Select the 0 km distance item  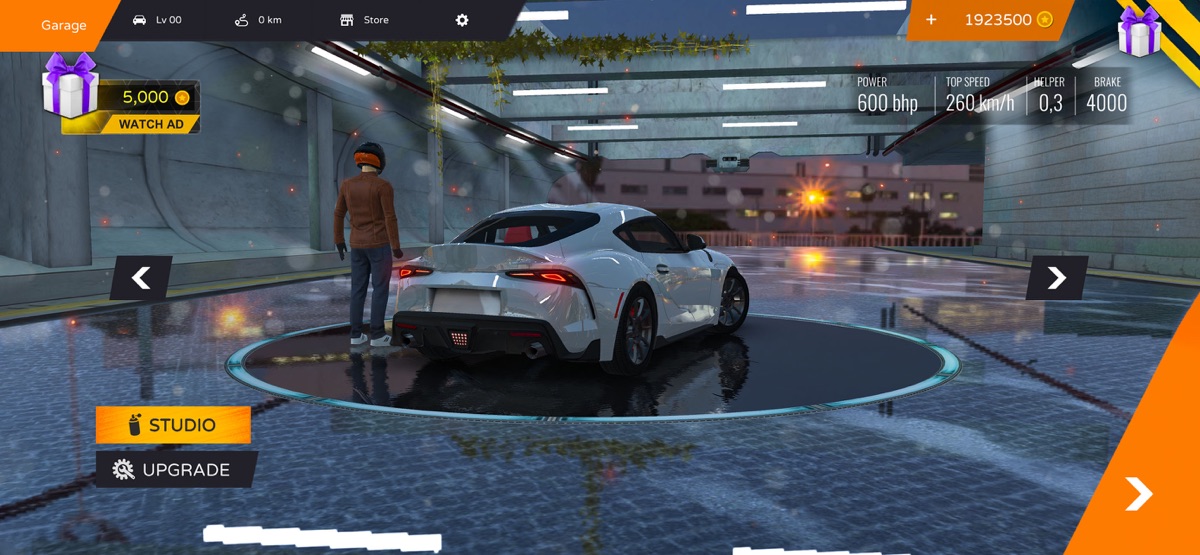pos(258,20)
